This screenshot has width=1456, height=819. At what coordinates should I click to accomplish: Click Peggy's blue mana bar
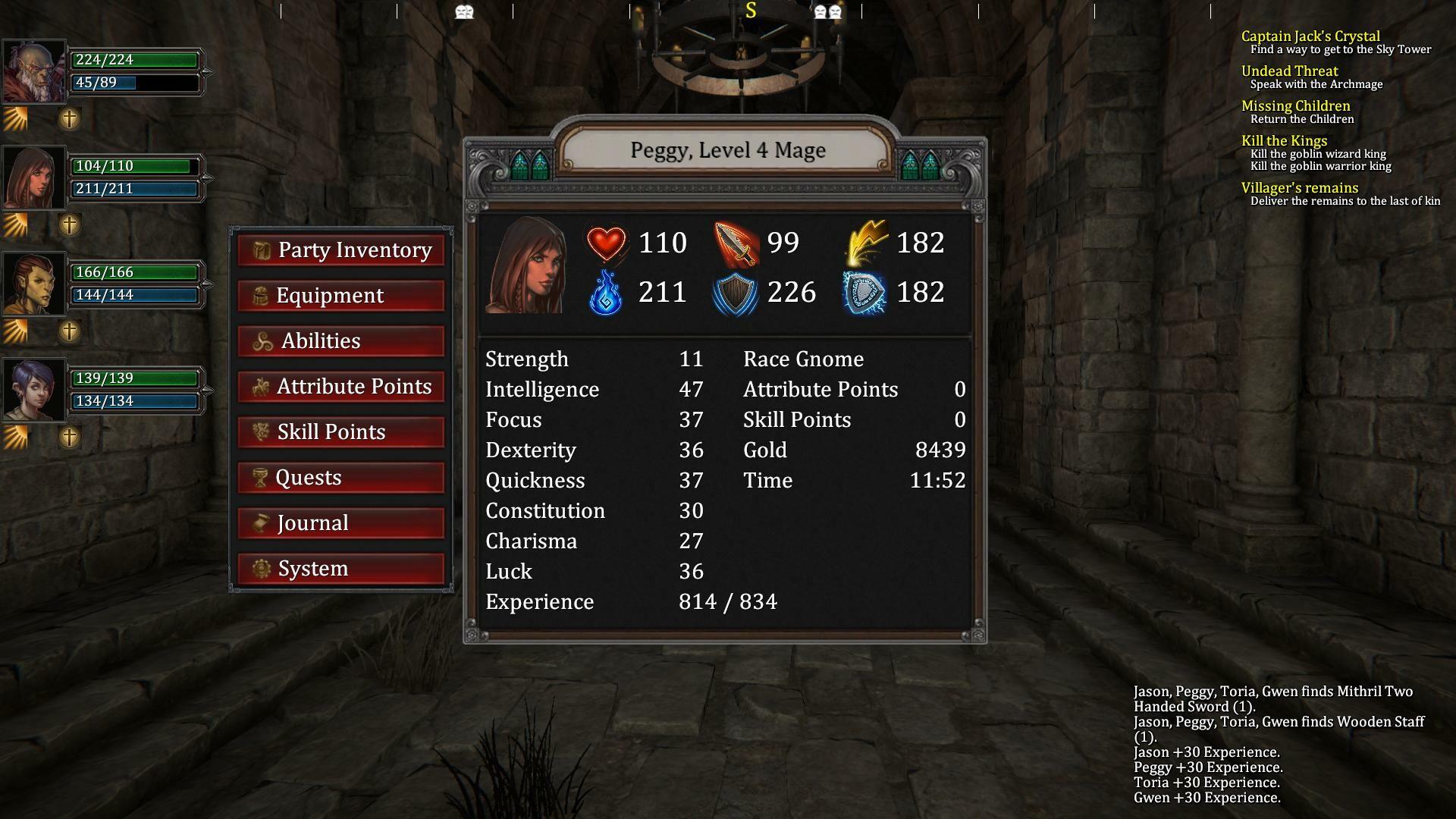[x=136, y=189]
